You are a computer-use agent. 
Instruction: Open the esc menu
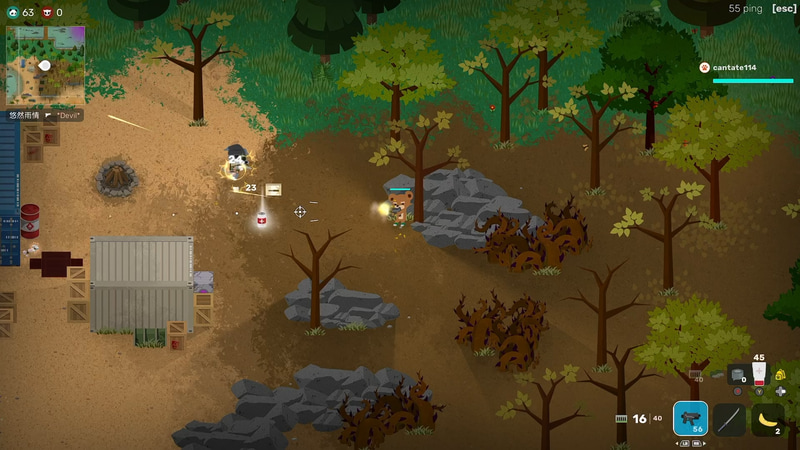[784, 9]
